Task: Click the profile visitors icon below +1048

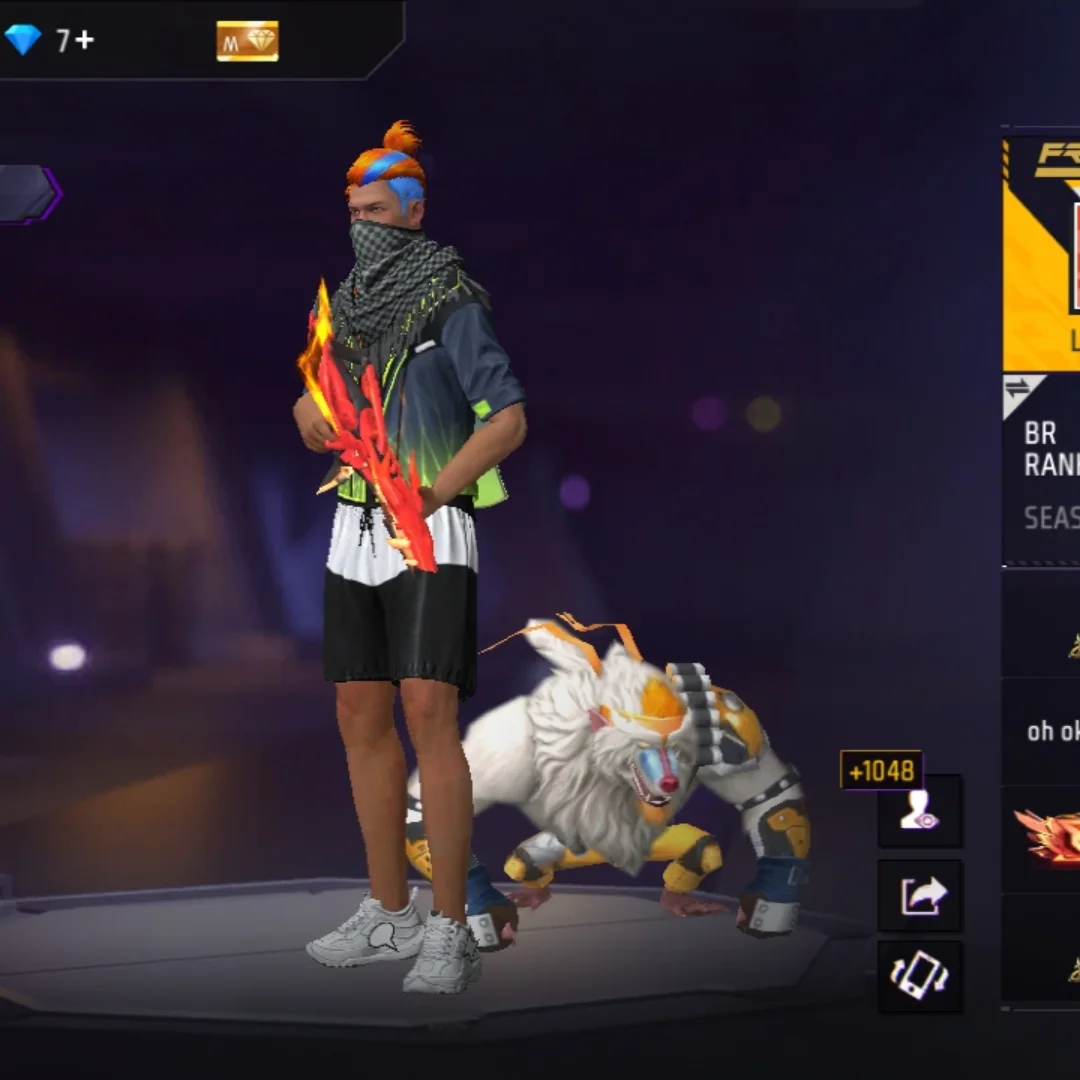Action: 920,811
